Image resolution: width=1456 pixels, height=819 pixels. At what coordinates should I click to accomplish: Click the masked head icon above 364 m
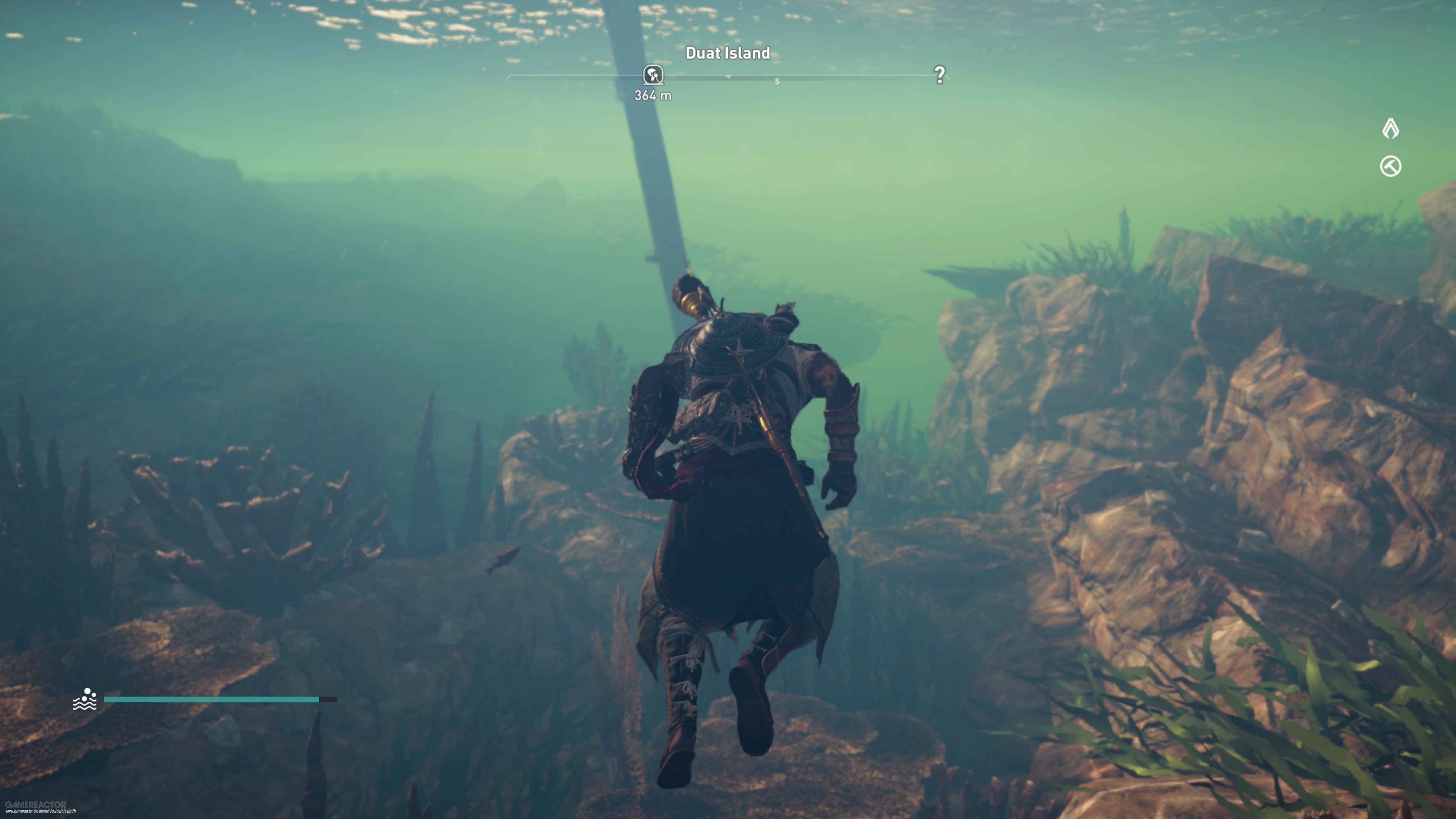[x=654, y=75]
